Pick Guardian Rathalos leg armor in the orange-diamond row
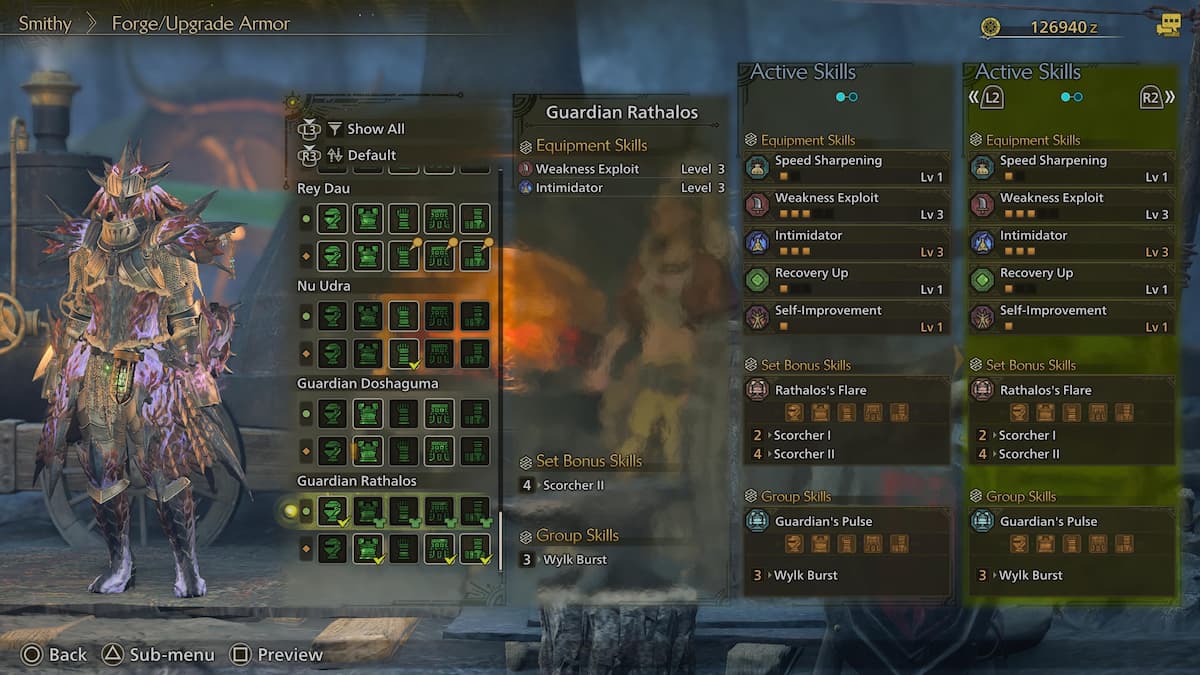1200x675 pixels. pyautogui.click(x=475, y=548)
